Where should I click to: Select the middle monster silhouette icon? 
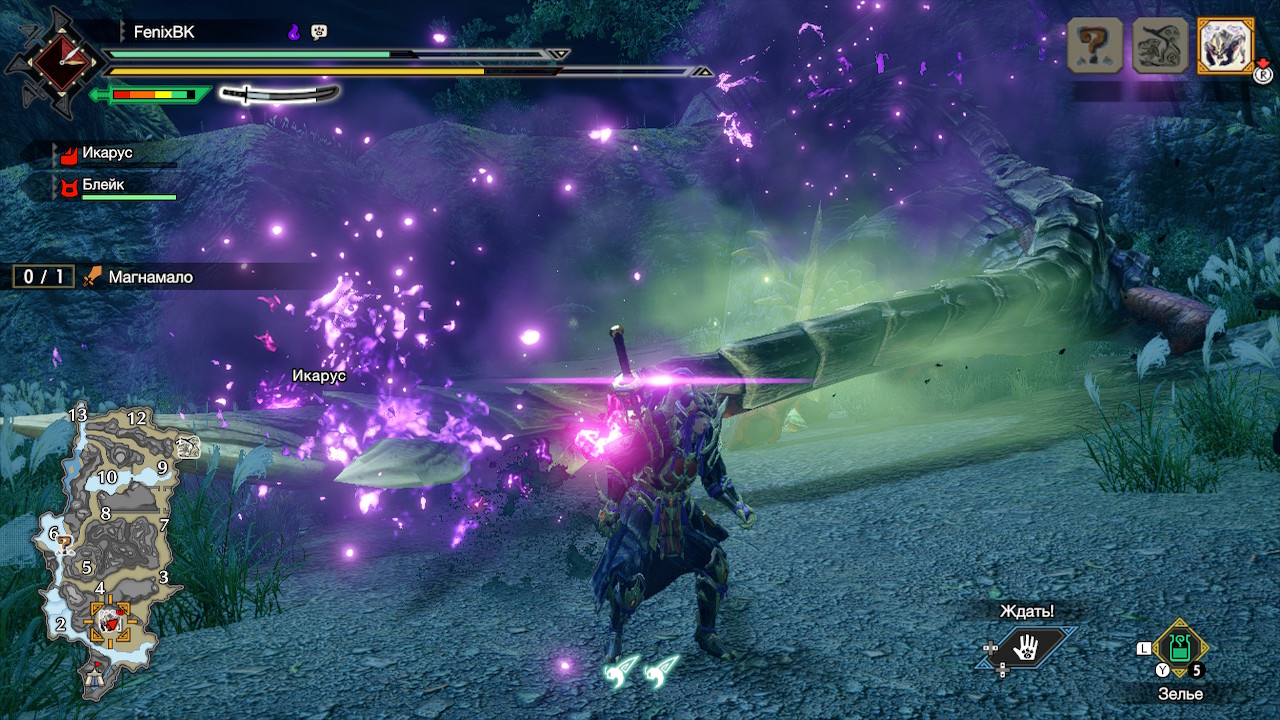[x=1160, y=45]
